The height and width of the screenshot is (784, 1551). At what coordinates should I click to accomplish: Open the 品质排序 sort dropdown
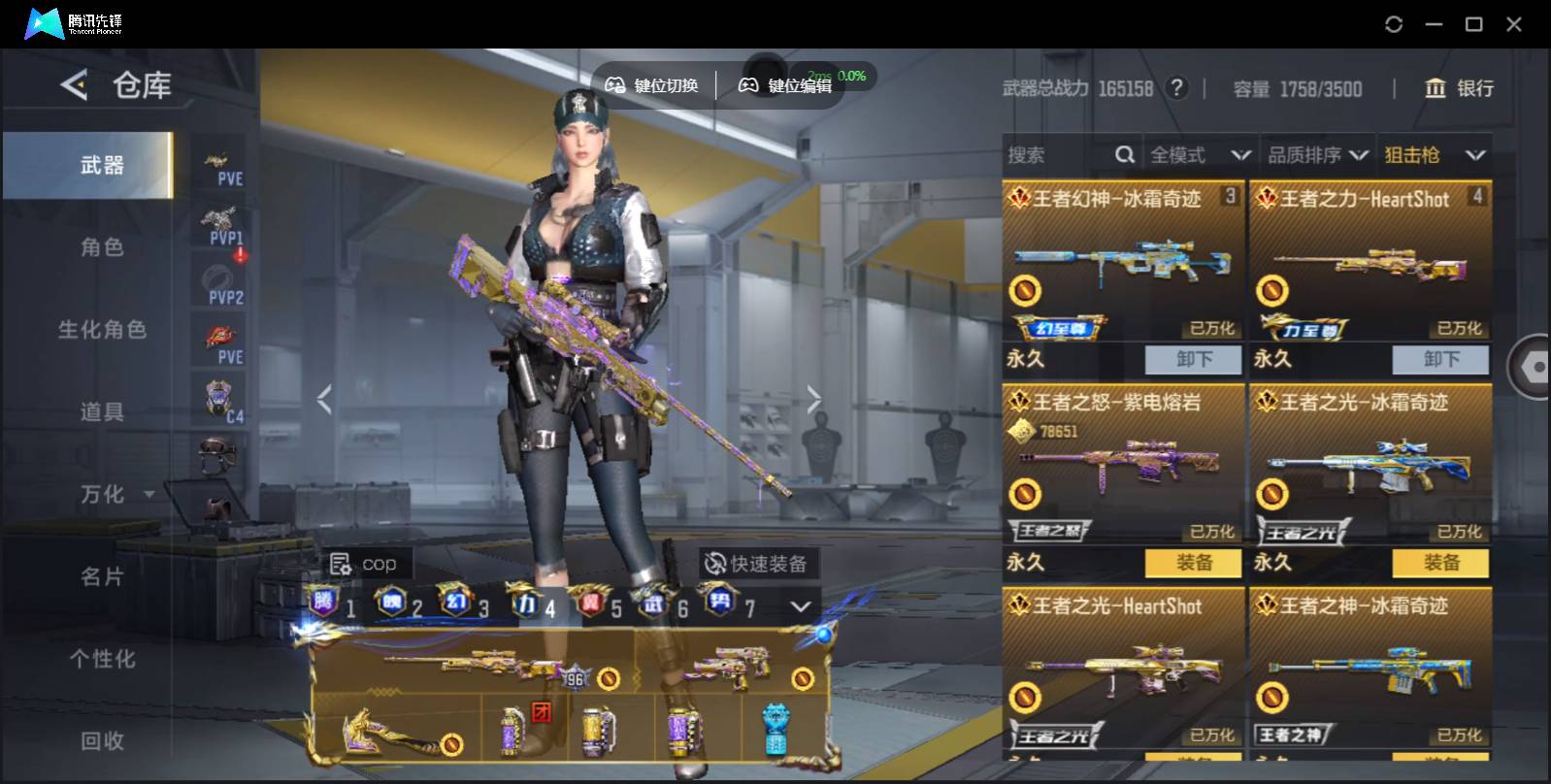click(x=1318, y=155)
